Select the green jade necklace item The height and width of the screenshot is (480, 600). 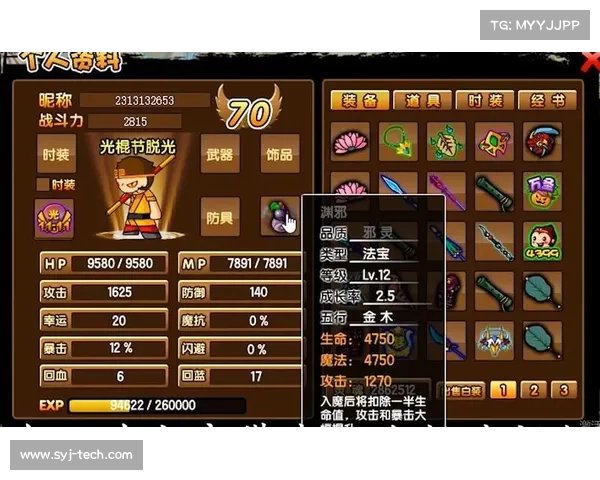(x=398, y=141)
